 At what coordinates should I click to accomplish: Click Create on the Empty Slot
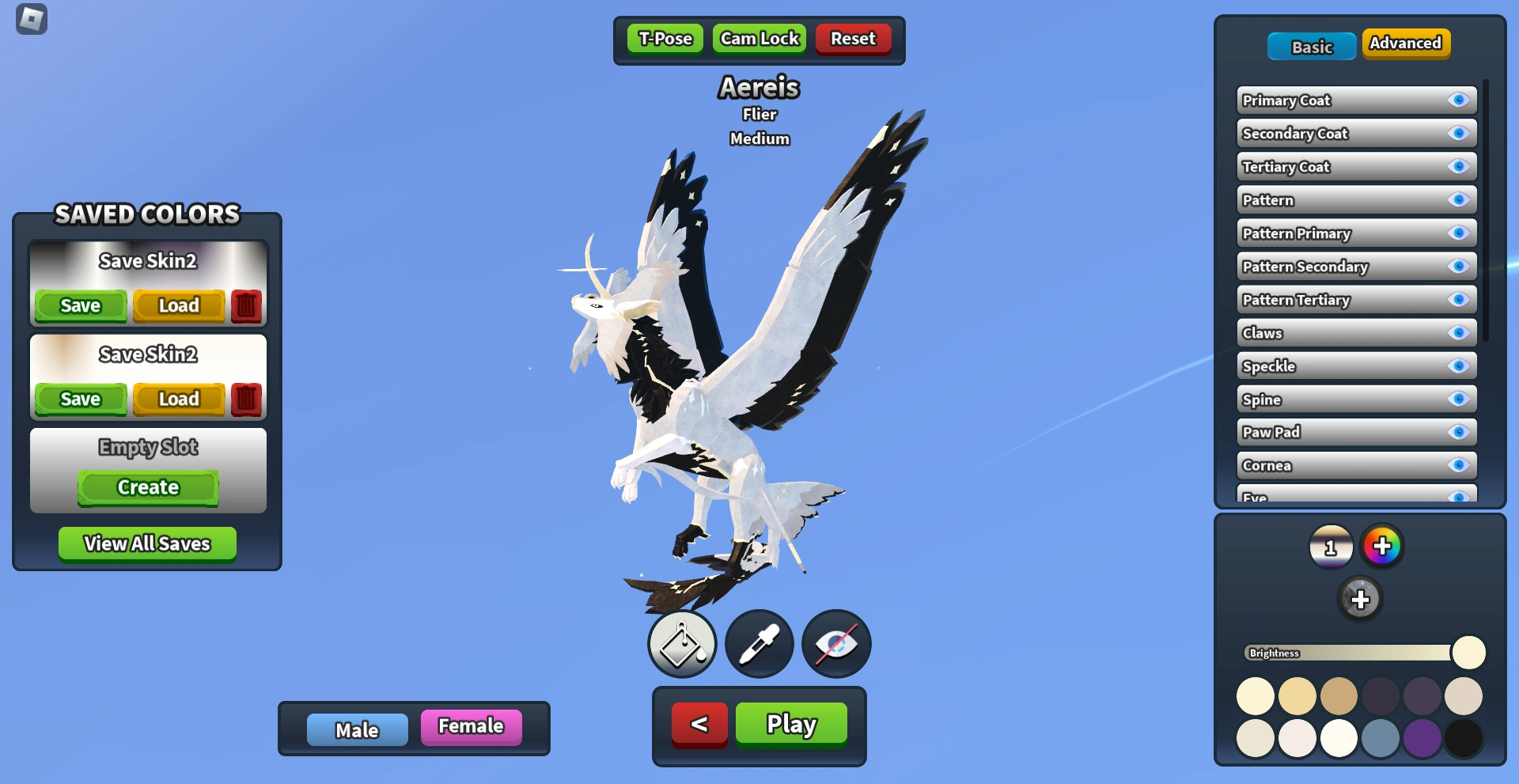point(147,487)
